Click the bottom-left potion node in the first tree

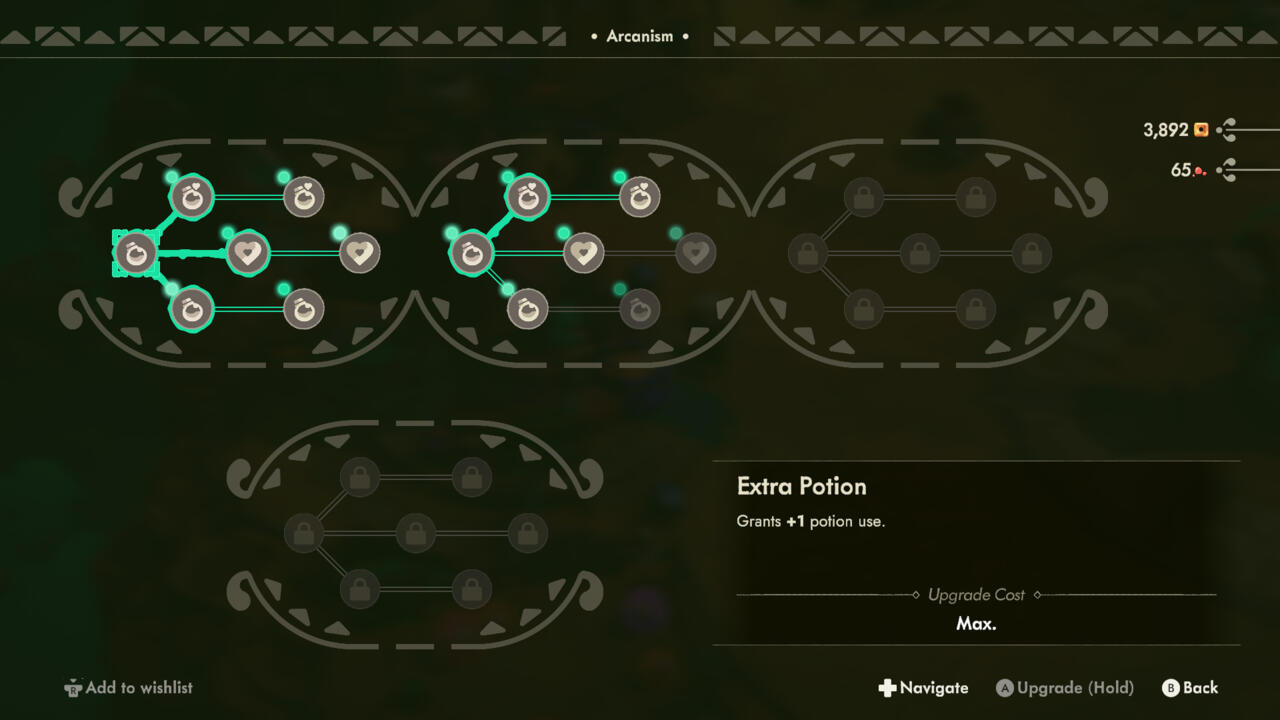click(190, 310)
